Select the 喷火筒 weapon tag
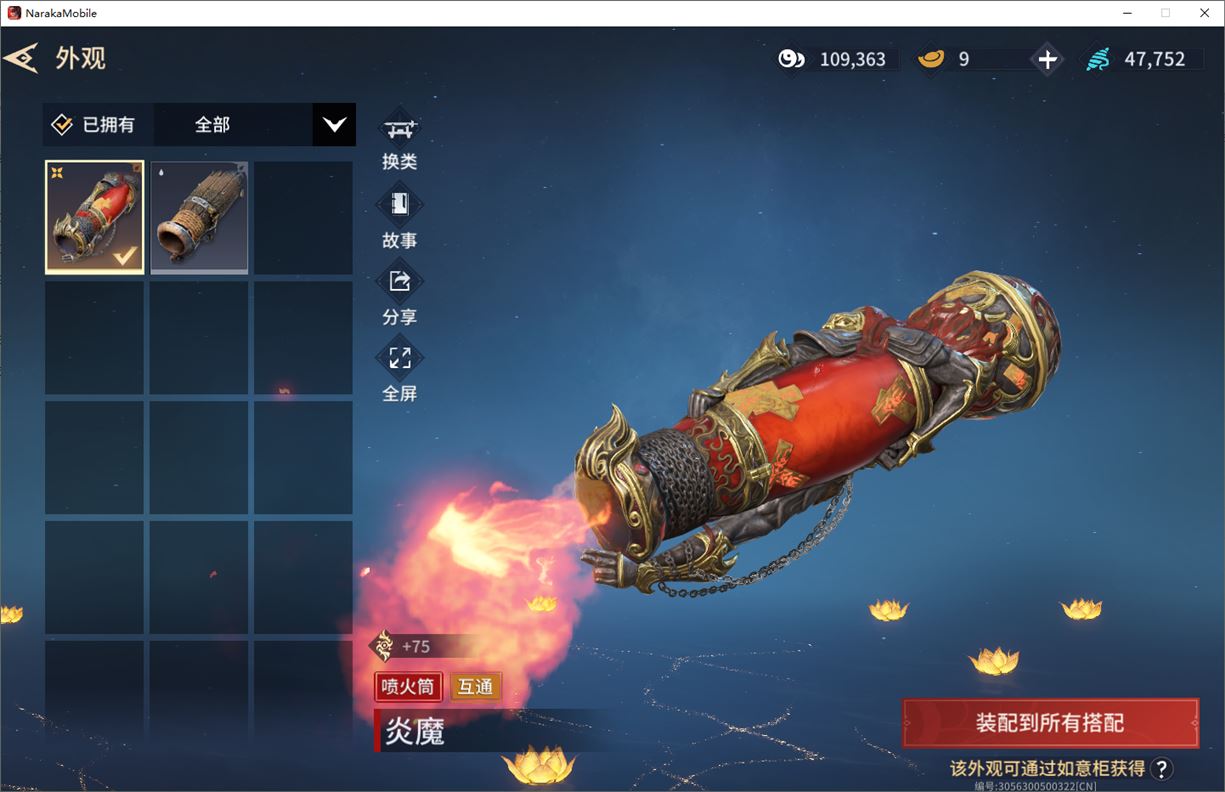Screen dimensions: 1225x792 [408, 687]
